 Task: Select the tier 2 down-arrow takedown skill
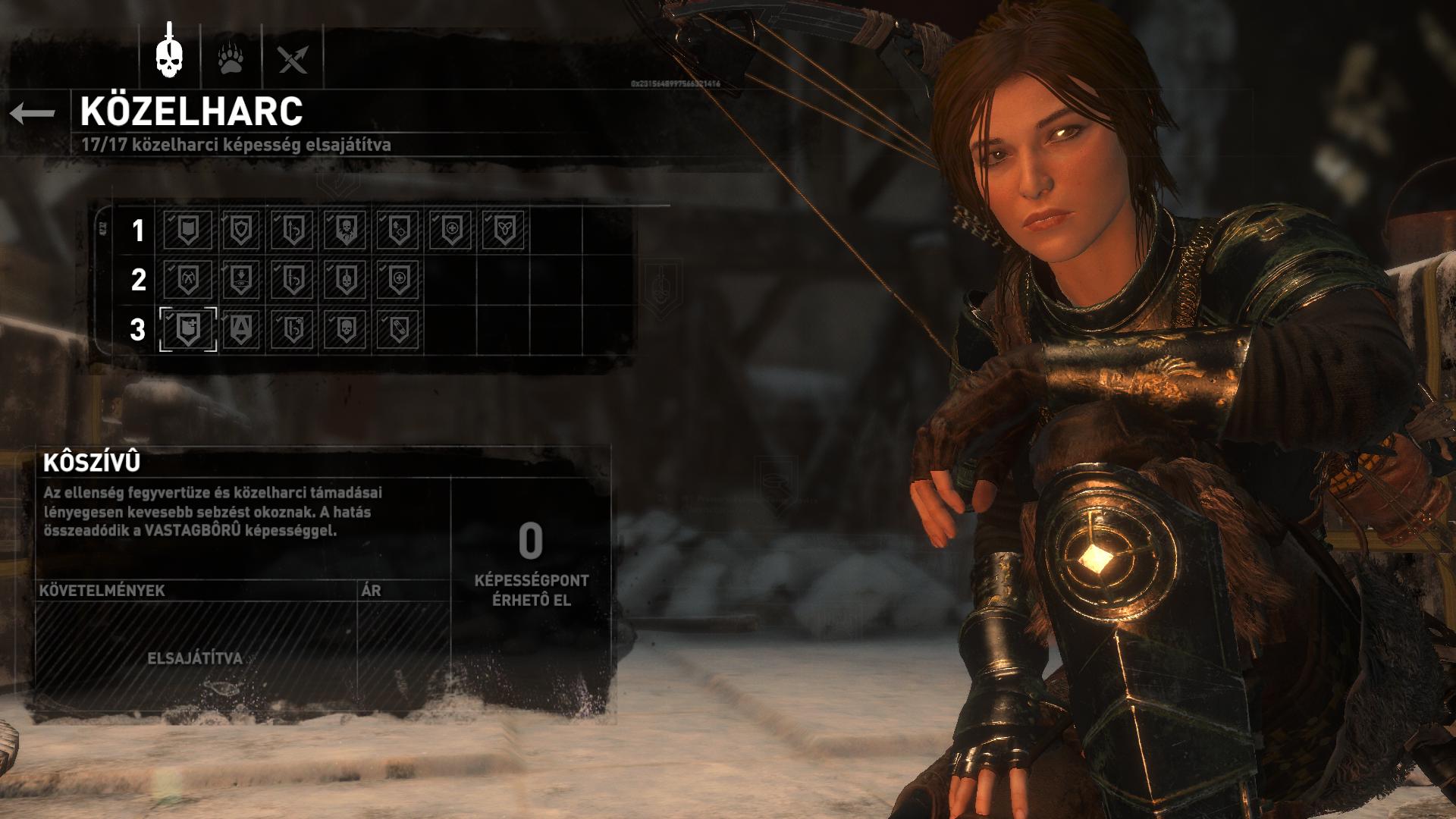tap(240, 280)
